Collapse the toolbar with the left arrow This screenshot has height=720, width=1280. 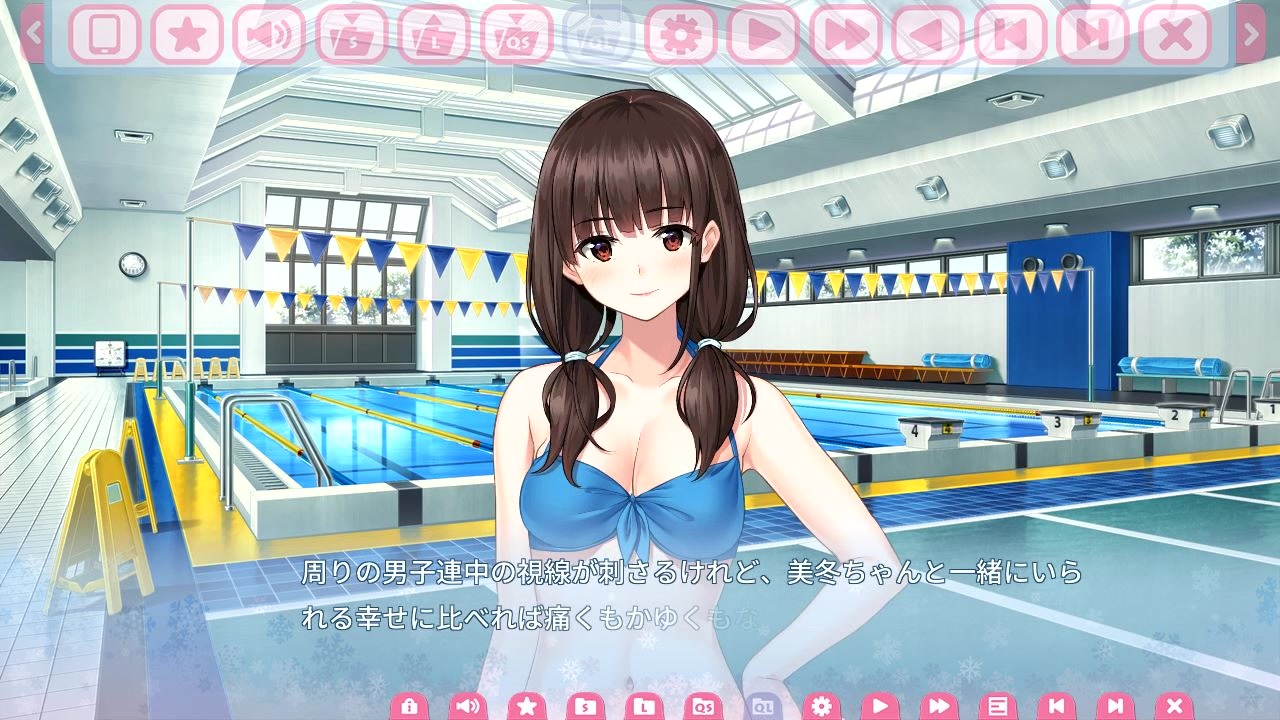[x=32, y=32]
